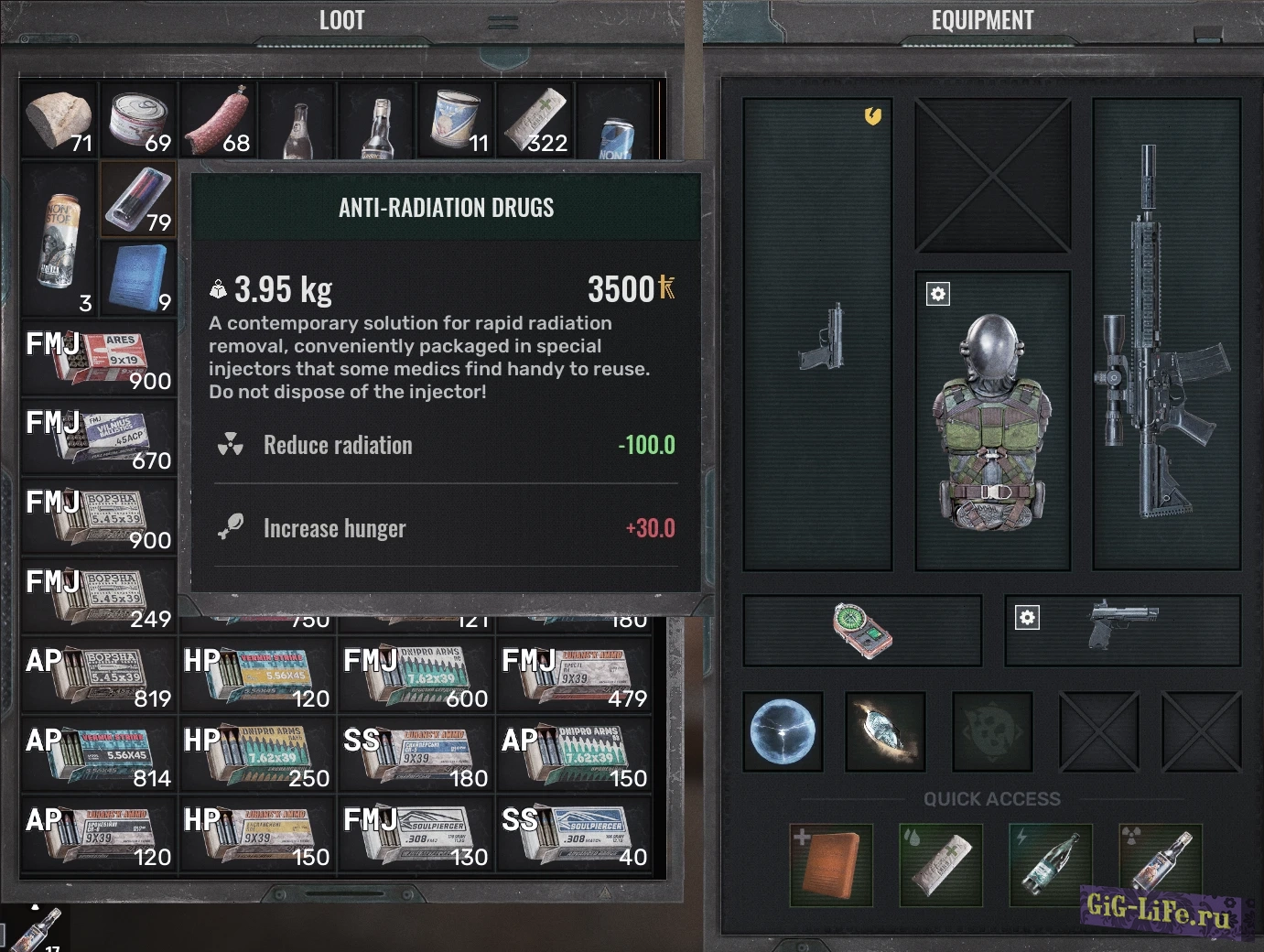Select the water bottle quick access slot
The height and width of the screenshot is (952, 1264).
(x=1051, y=864)
